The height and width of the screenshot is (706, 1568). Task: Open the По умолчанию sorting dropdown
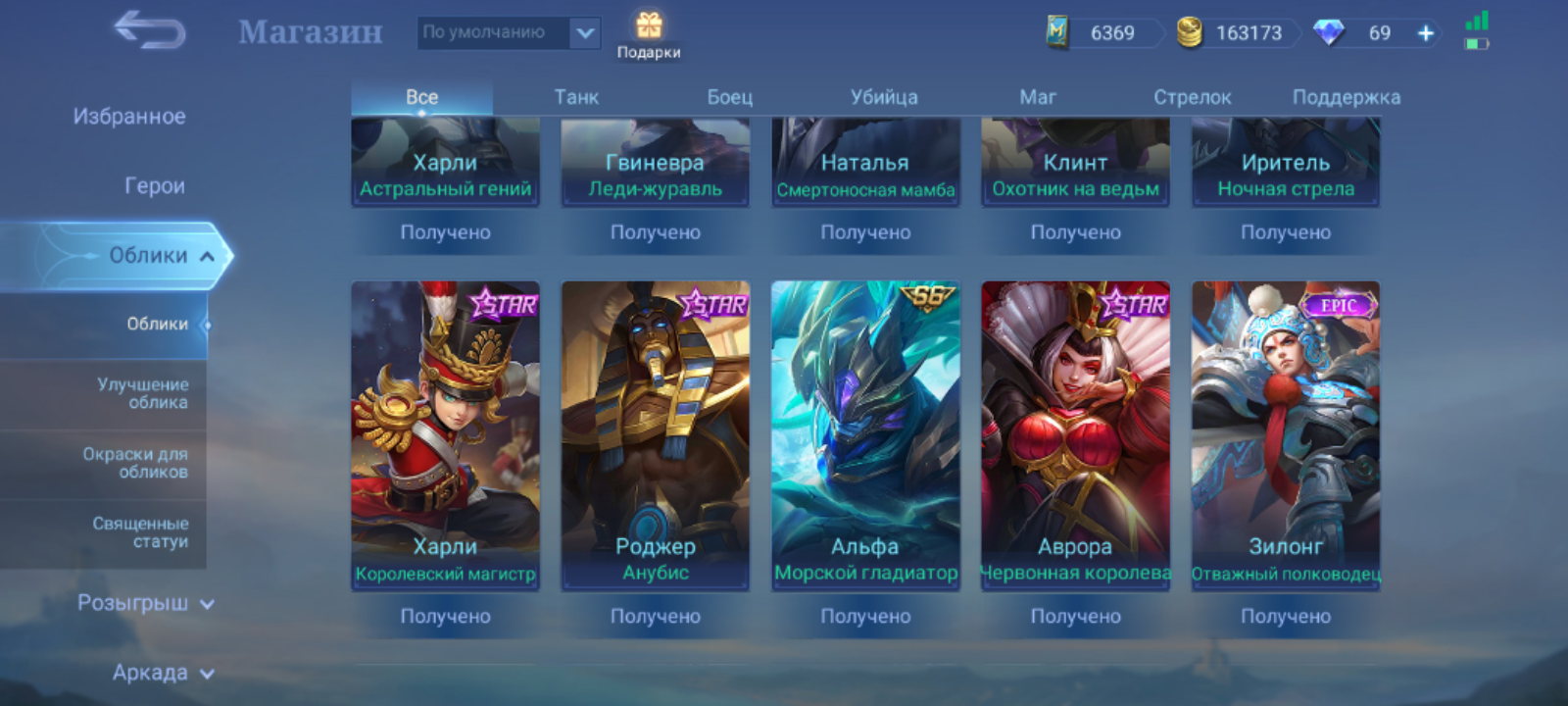click(x=508, y=32)
